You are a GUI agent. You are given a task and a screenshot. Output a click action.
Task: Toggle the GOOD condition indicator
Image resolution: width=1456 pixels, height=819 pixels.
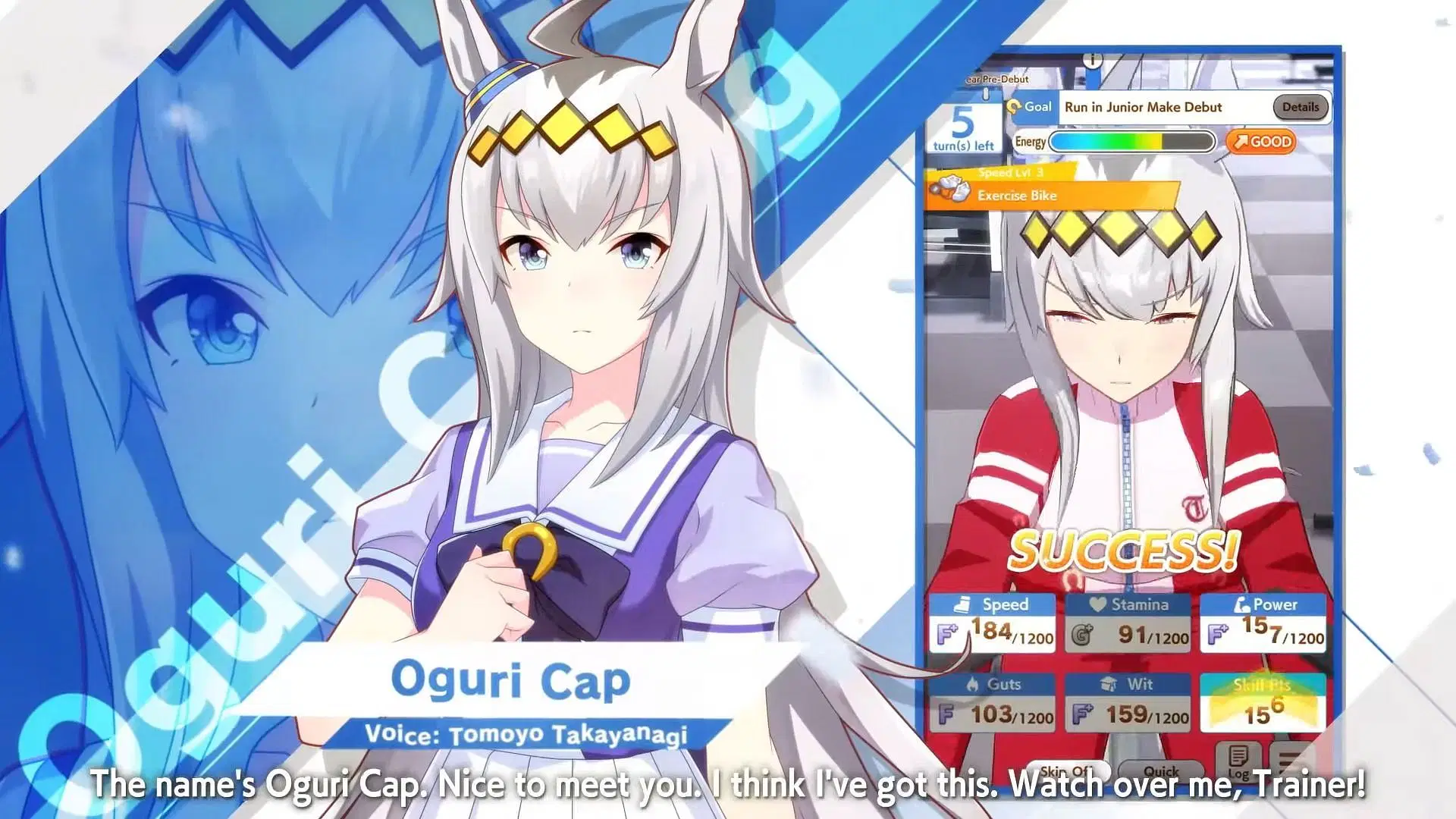[1261, 142]
